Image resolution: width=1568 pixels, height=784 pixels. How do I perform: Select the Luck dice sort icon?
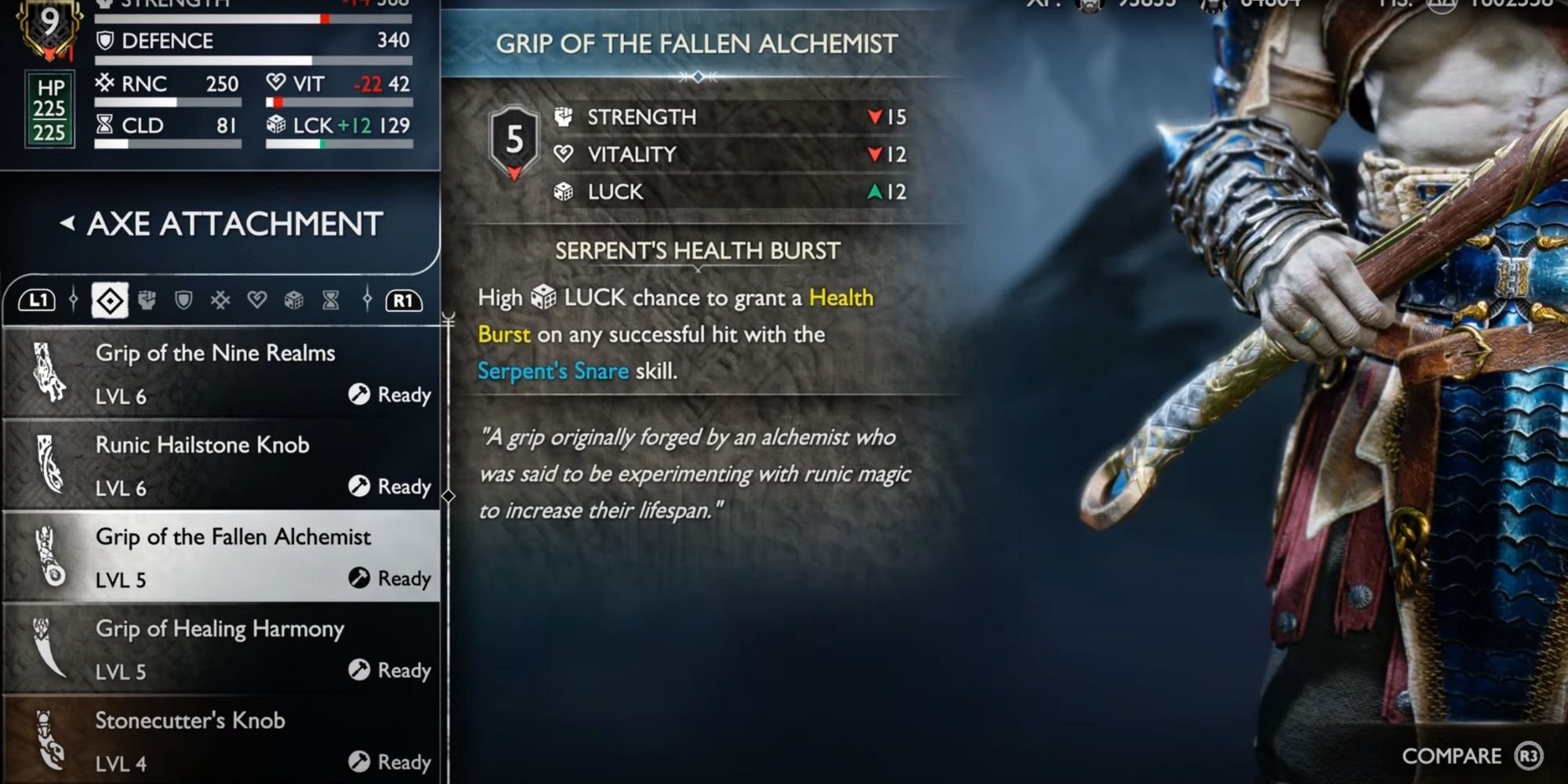(x=294, y=299)
